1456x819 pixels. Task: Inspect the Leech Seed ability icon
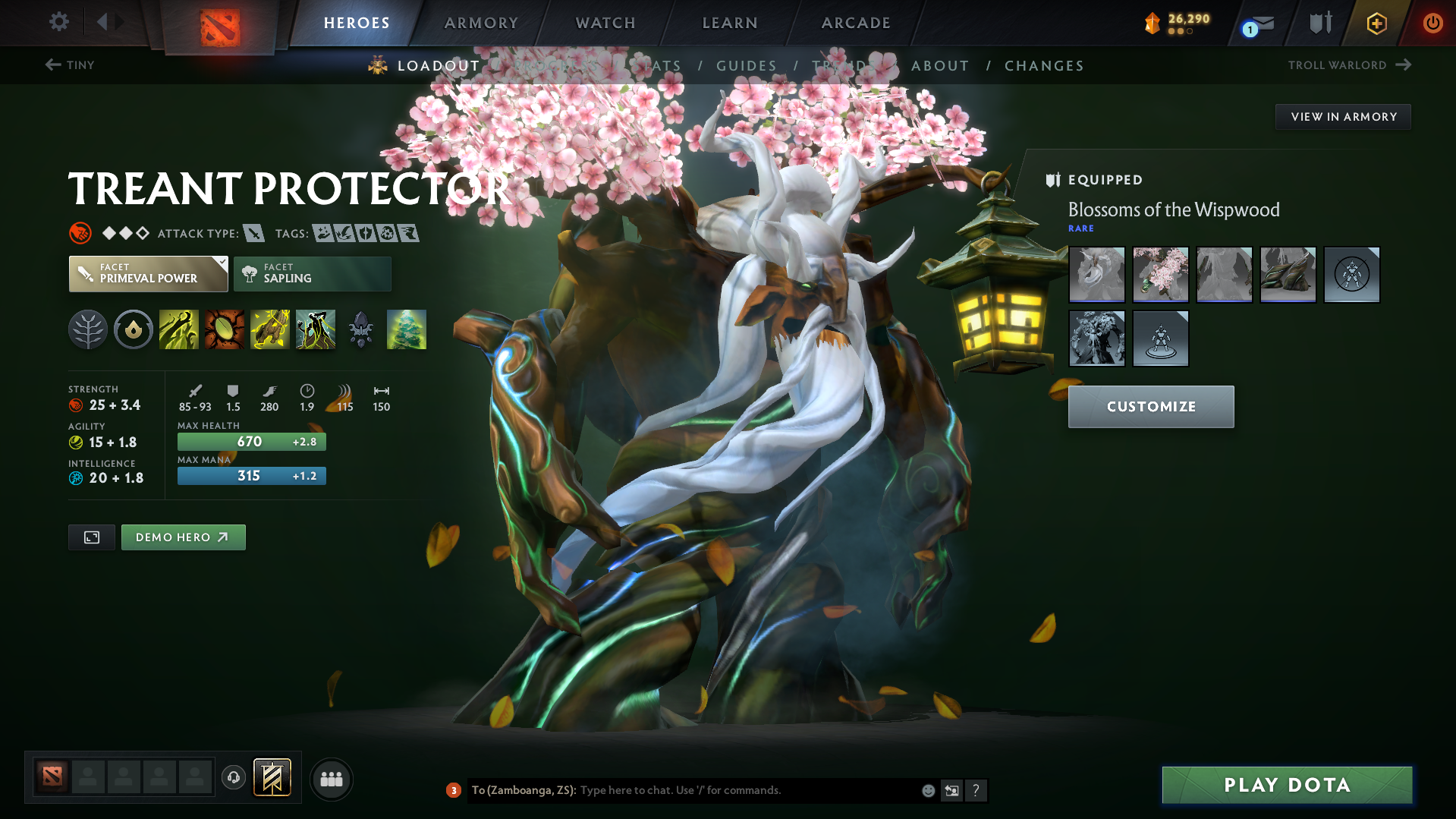point(225,329)
